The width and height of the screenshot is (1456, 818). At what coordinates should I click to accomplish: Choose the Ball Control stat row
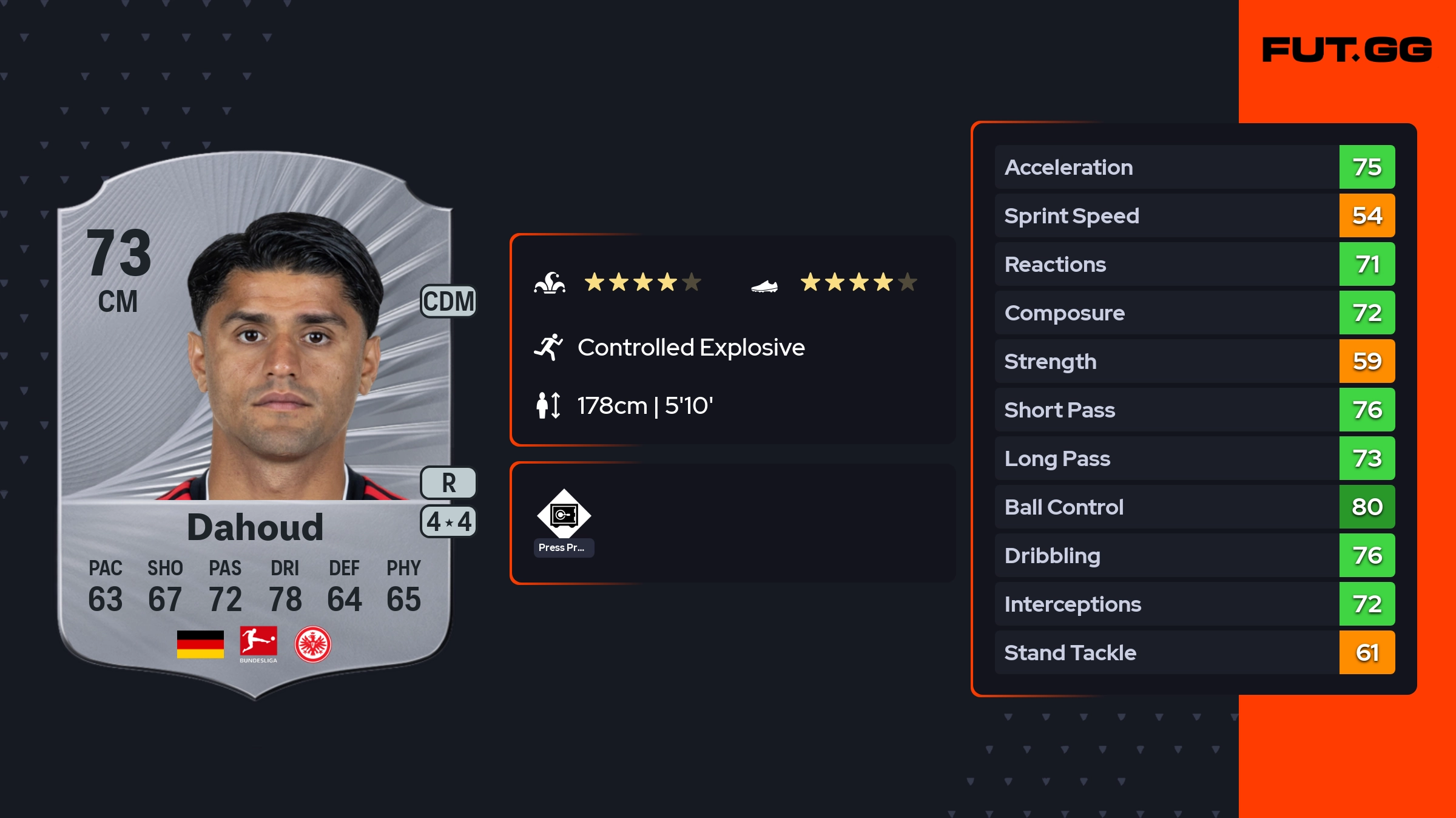(1194, 507)
